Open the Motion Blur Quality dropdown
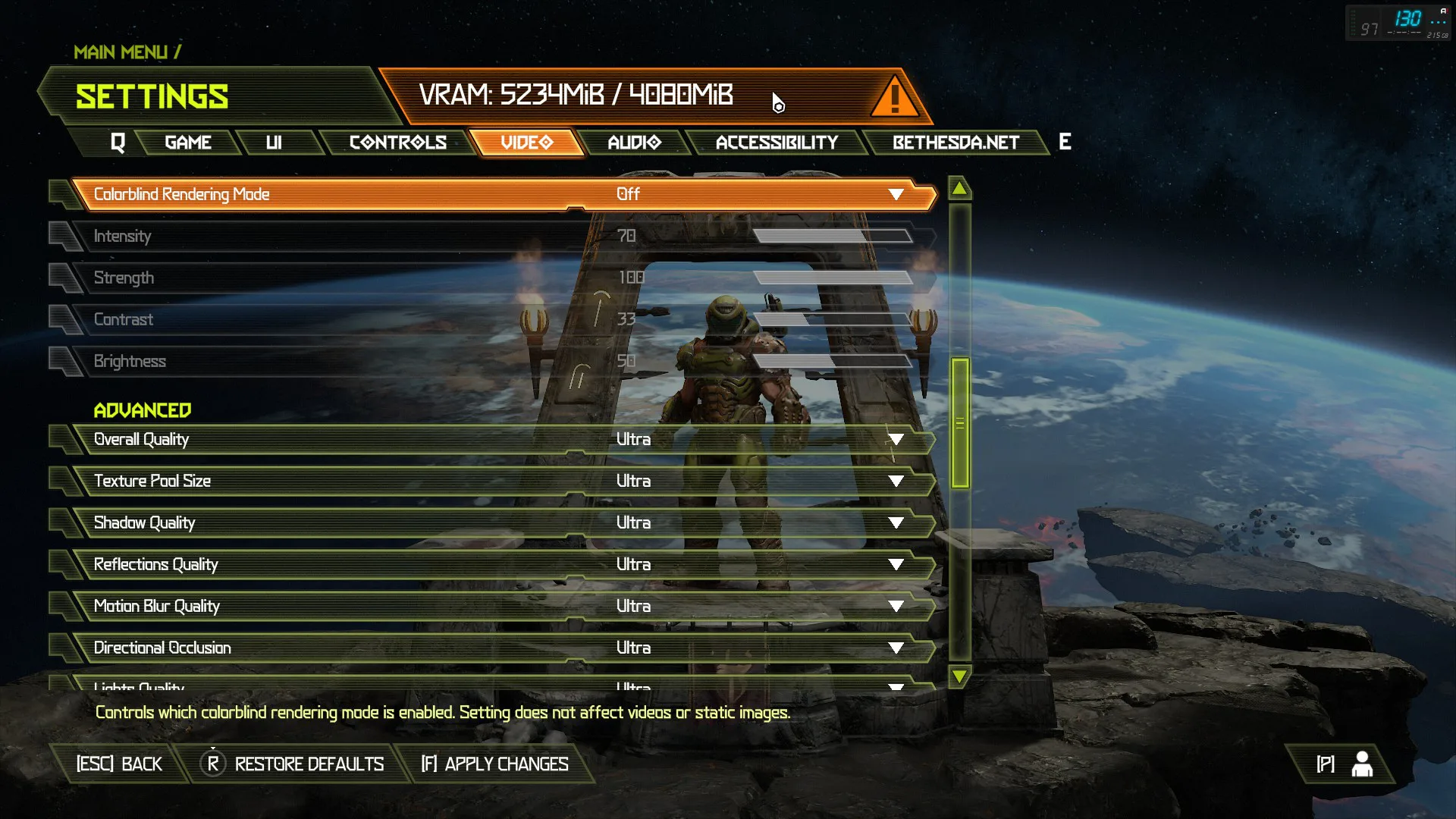Image resolution: width=1456 pixels, height=819 pixels. click(896, 607)
